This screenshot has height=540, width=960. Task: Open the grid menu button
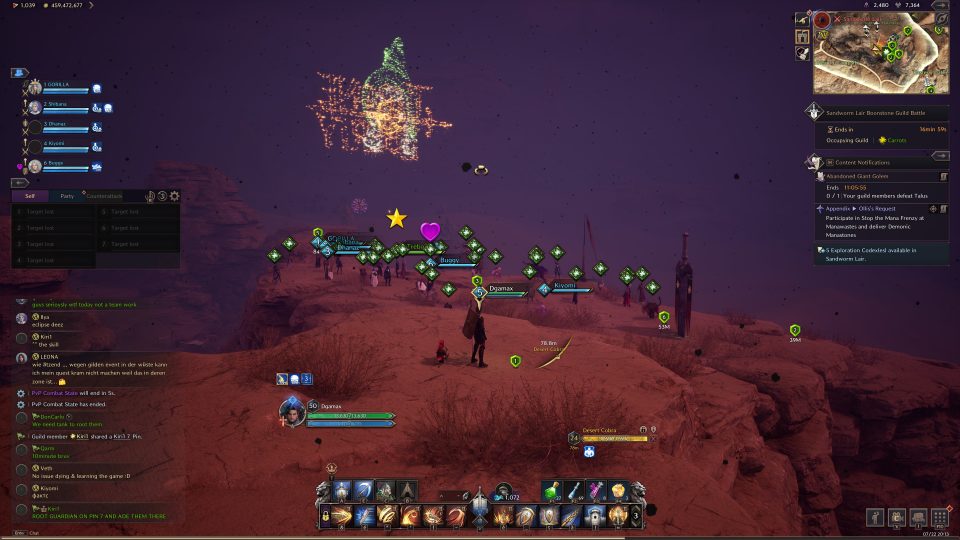(x=938, y=517)
